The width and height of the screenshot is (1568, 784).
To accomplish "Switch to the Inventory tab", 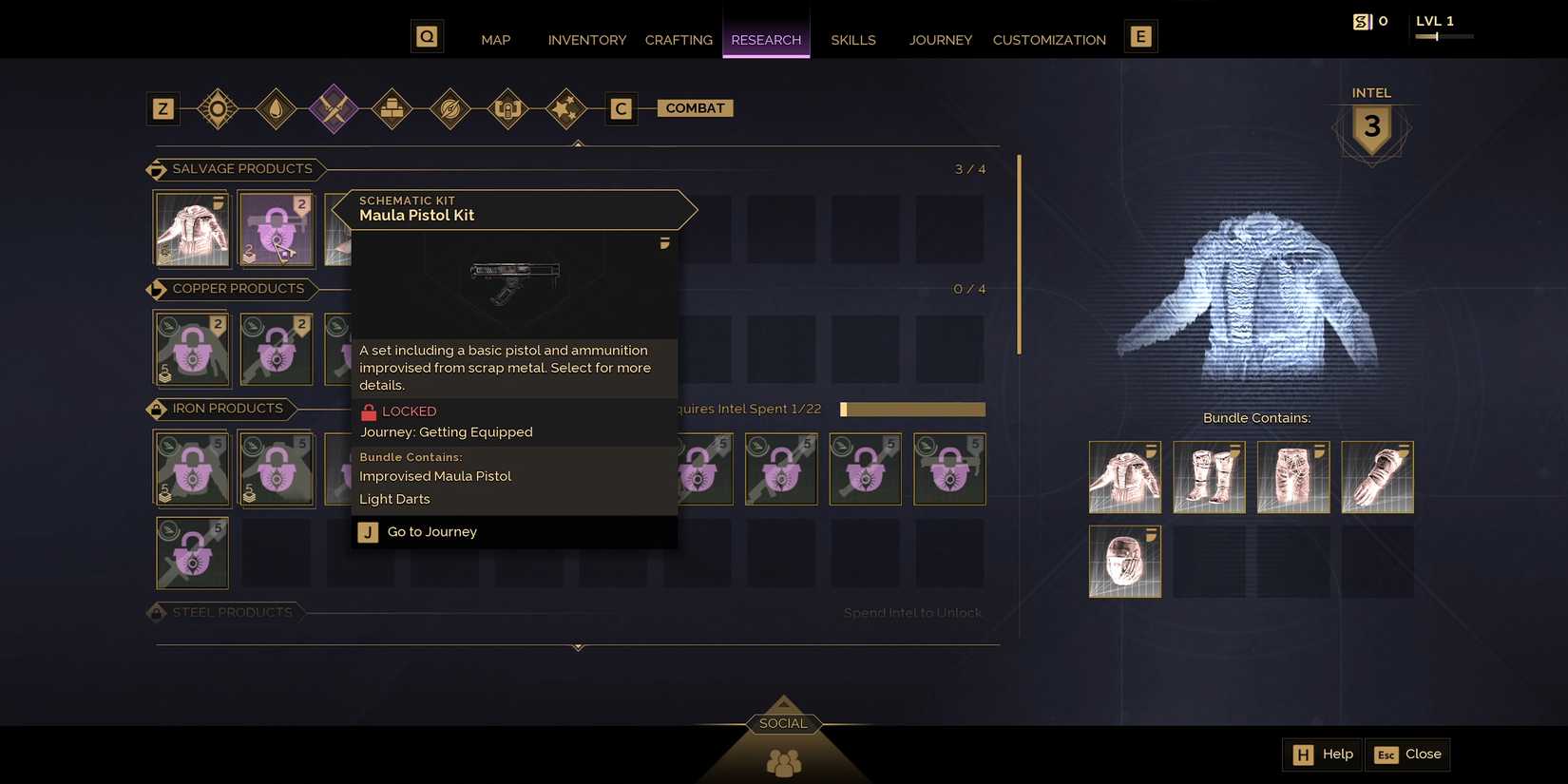I will [586, 40].
